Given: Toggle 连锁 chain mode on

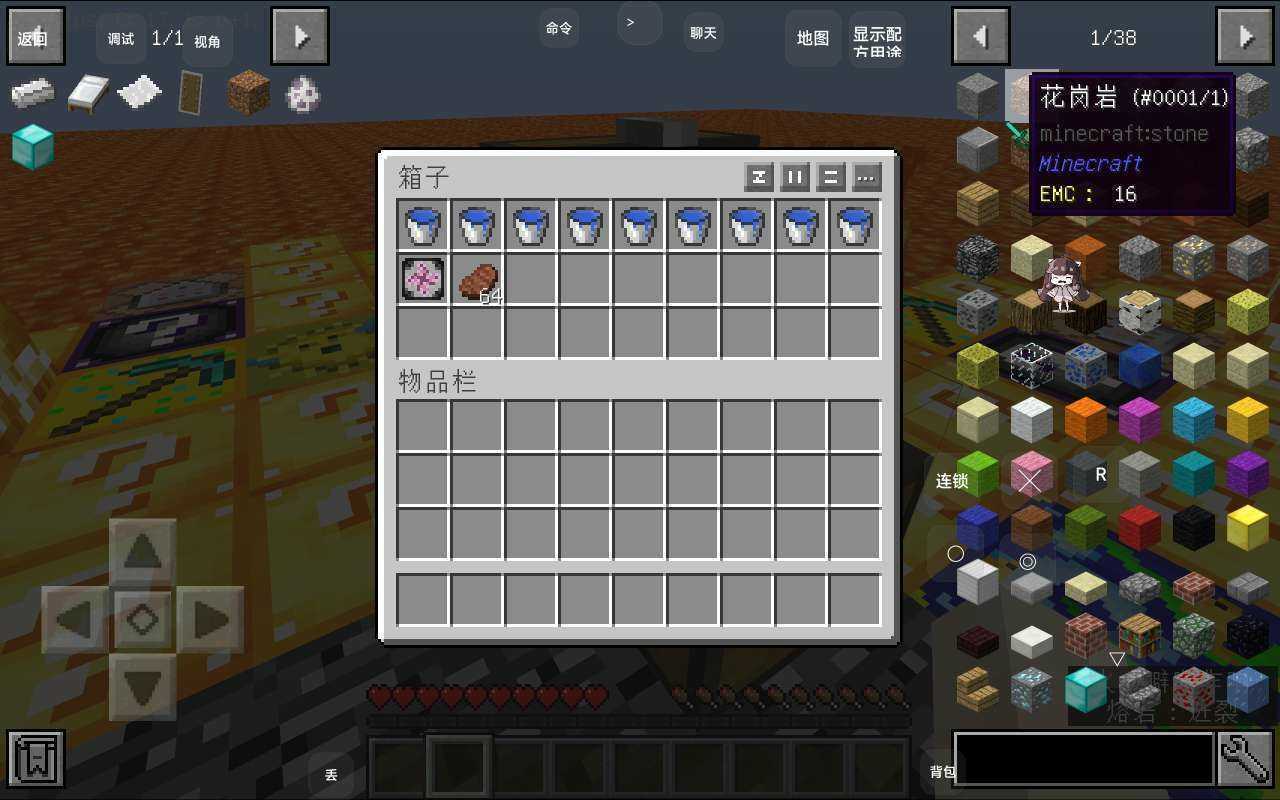Looking at the screenshot, I should point(951,481).
